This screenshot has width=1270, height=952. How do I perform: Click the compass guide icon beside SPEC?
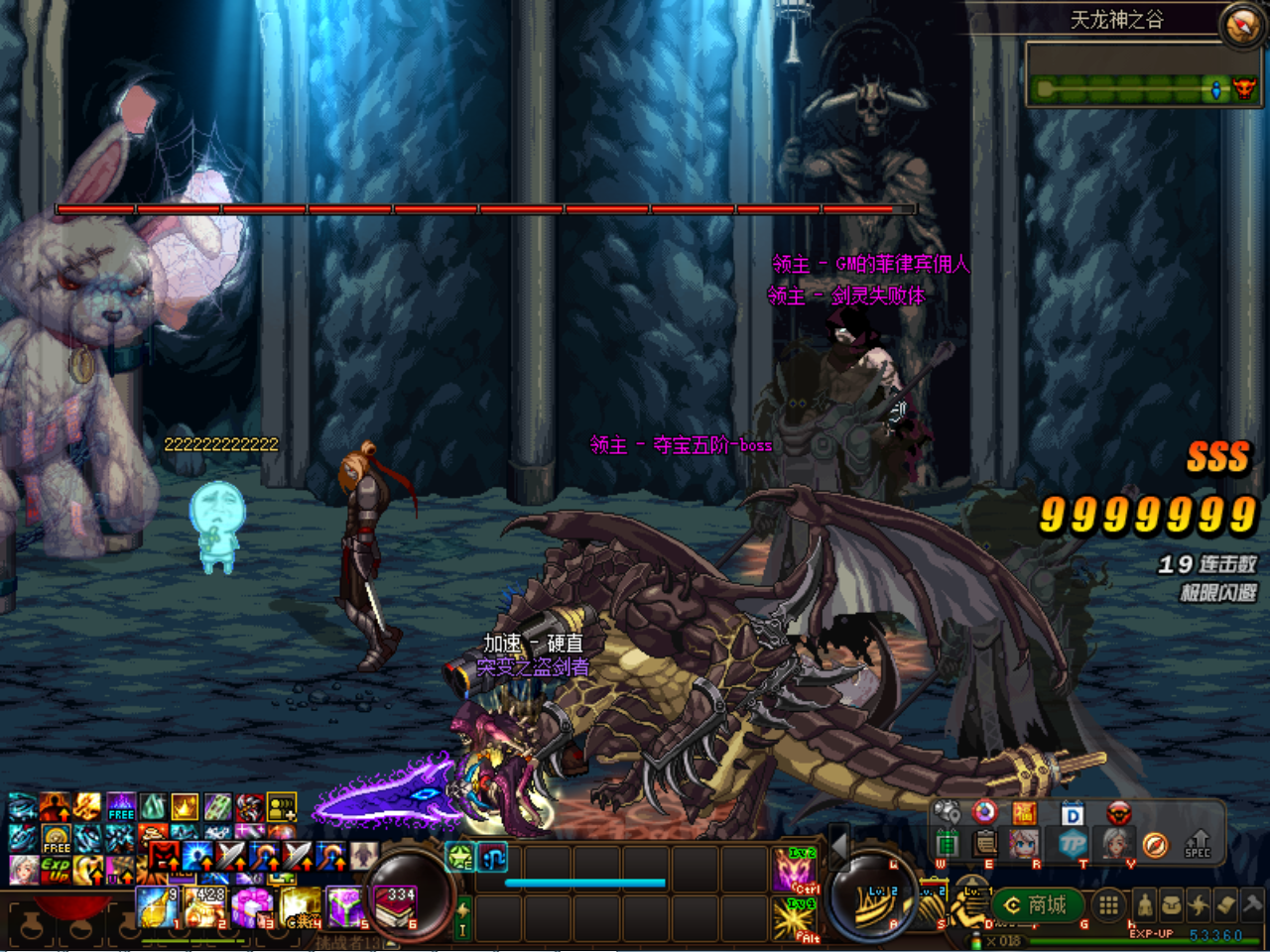1155,843
